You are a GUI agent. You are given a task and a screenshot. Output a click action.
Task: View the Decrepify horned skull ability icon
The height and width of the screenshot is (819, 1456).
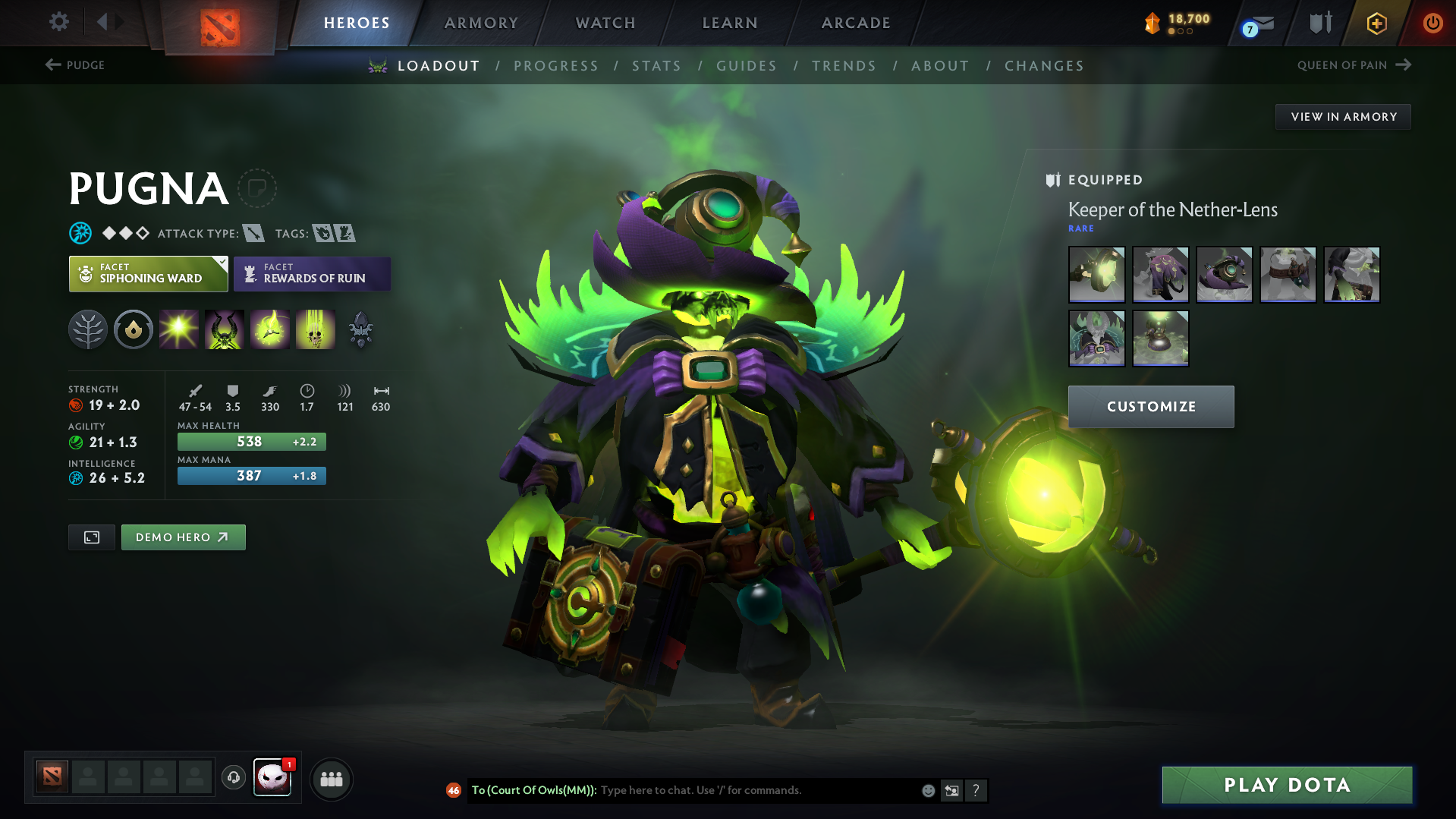225,329
